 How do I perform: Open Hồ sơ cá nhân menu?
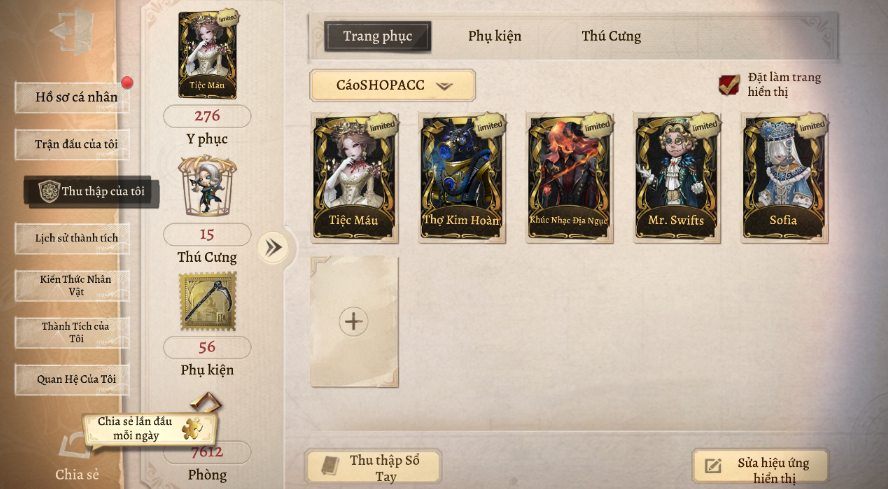click(x=73, y=97)
